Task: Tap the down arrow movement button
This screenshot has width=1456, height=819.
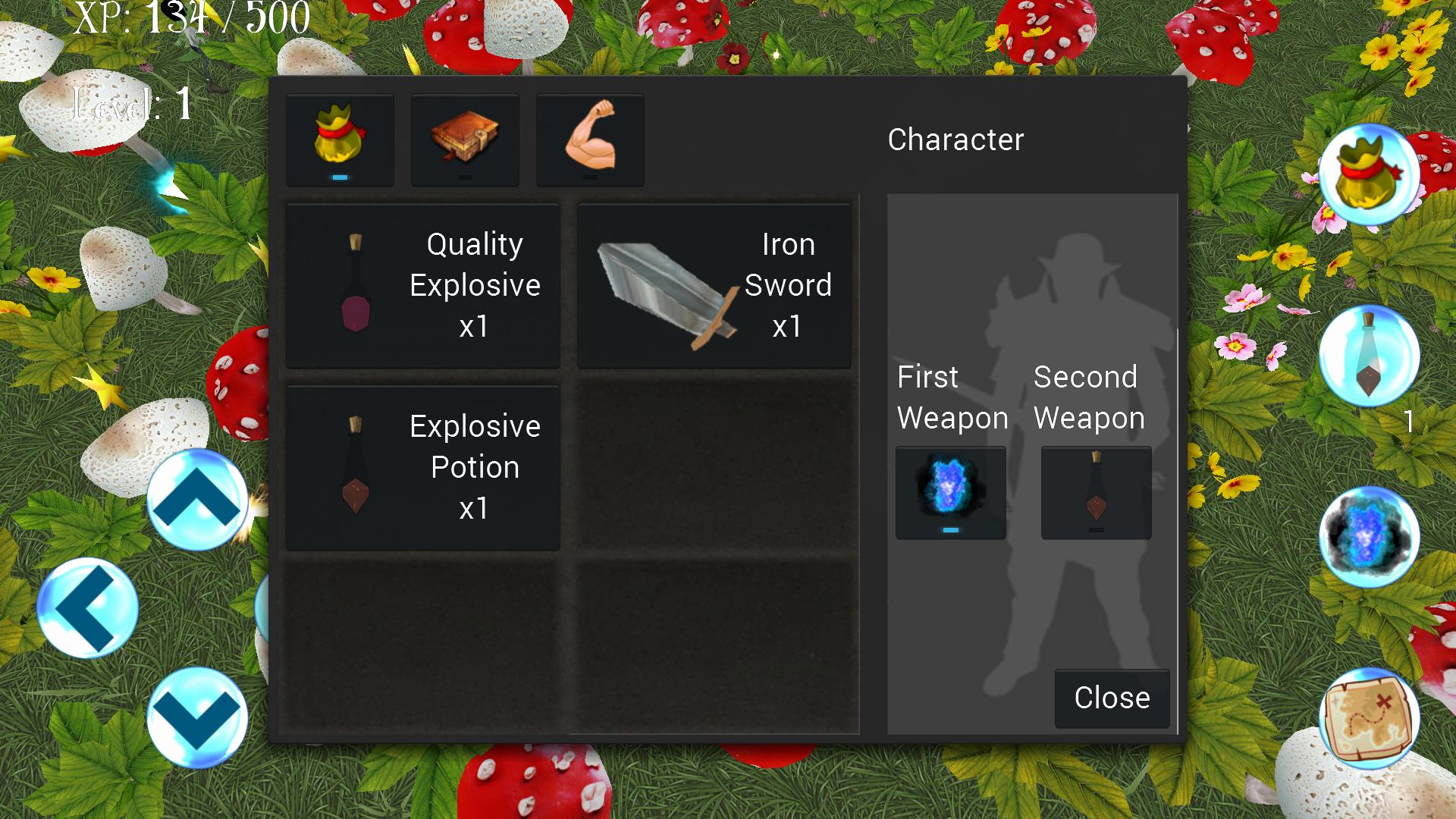Action: (197, 717)
